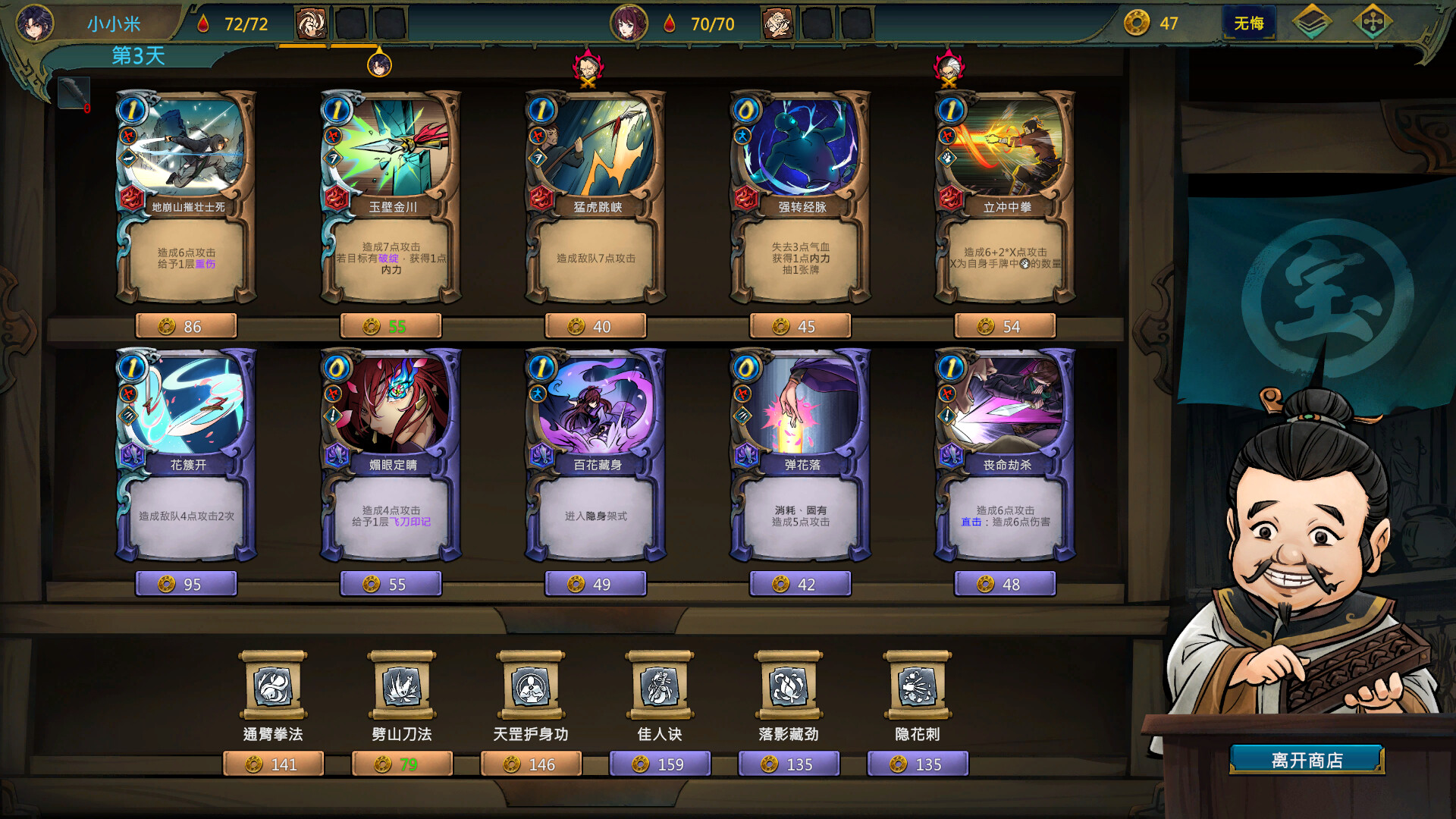The width and height of the screenshot is (1456, 819).
Task: Toggle the 无悔 mode button
Action: pyautogui.click(x=1249, y=23)
